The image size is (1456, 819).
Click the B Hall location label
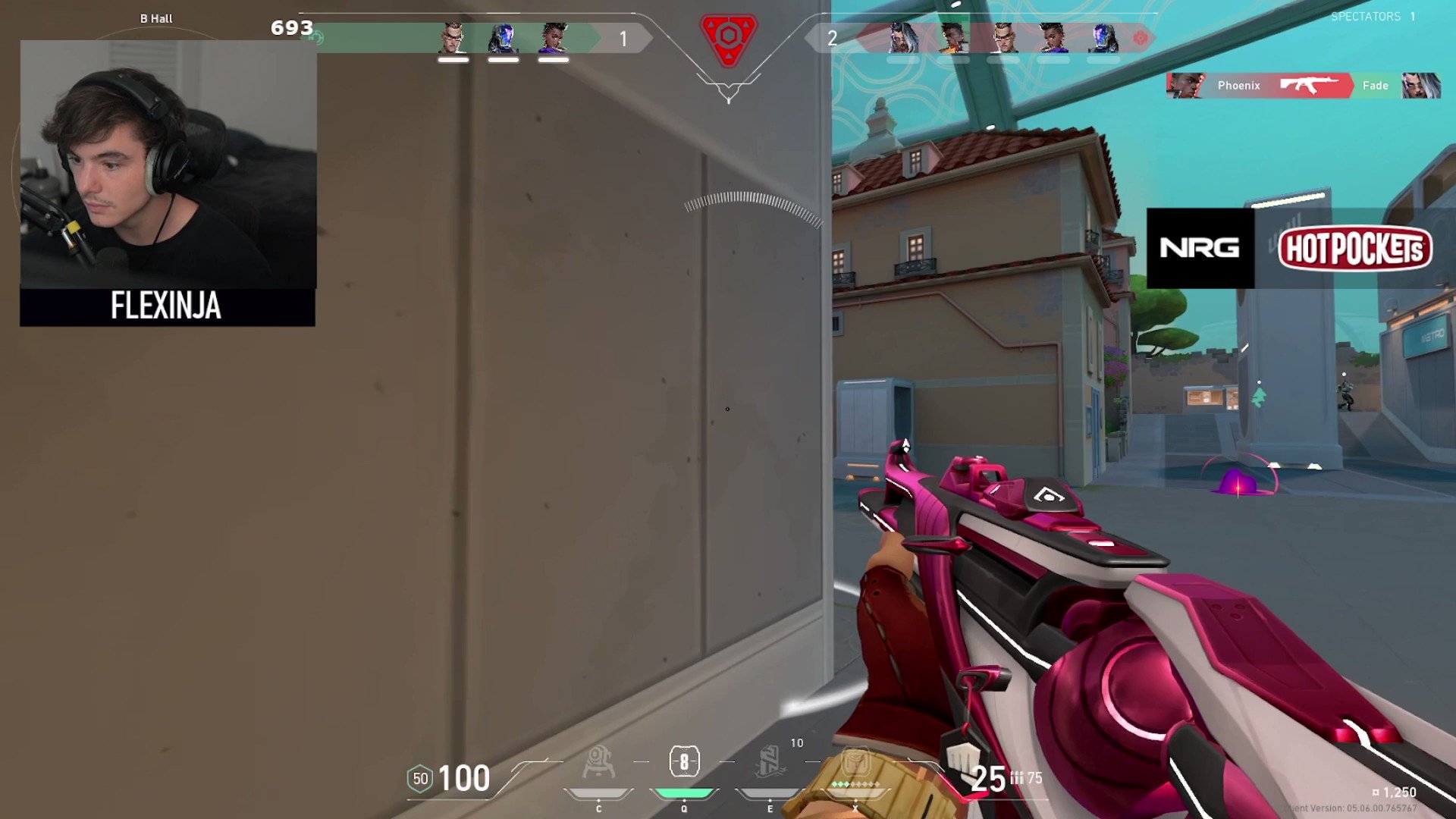coord(155,17)
